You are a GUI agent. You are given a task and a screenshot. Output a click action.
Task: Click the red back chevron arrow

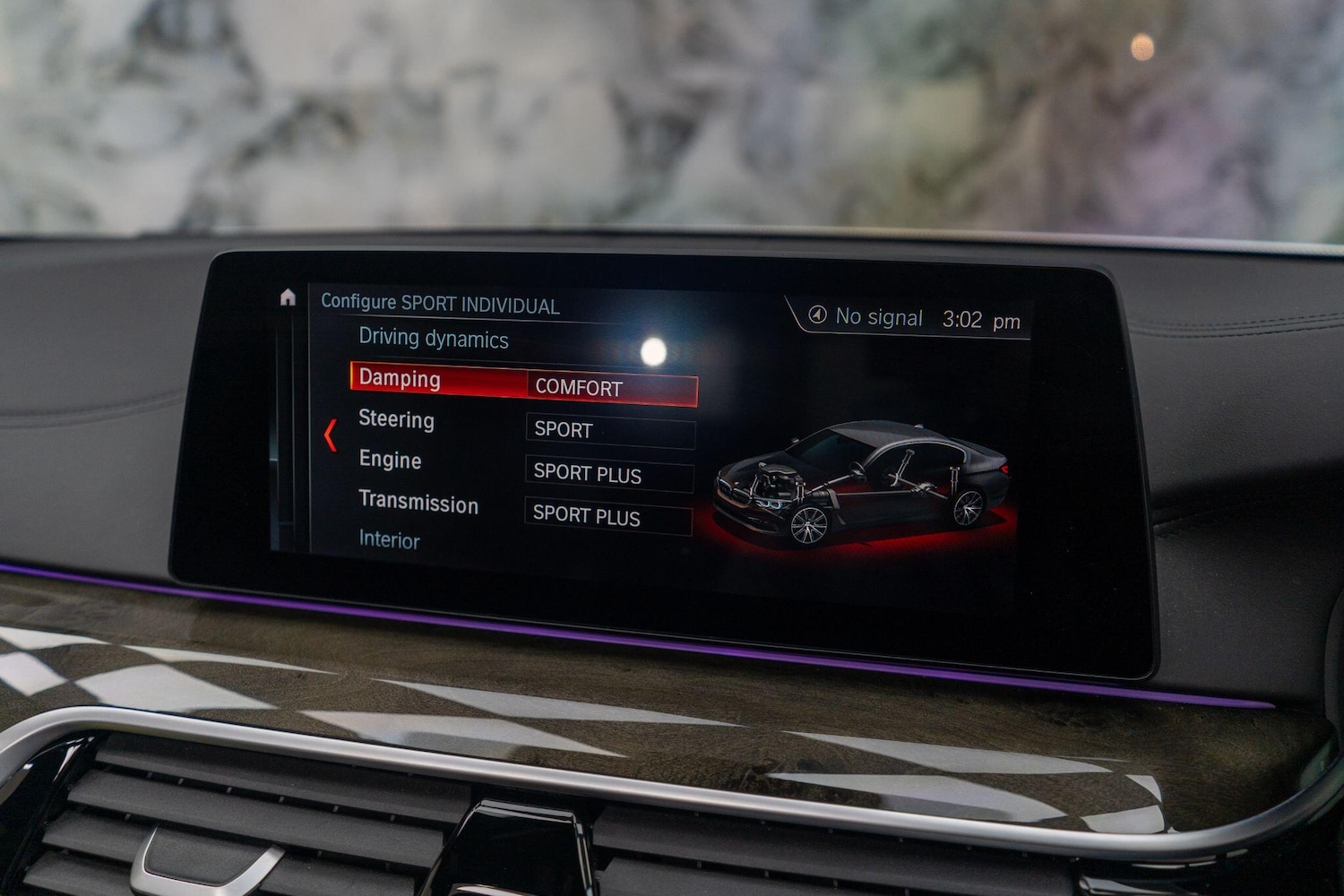(x=332, y=435)
